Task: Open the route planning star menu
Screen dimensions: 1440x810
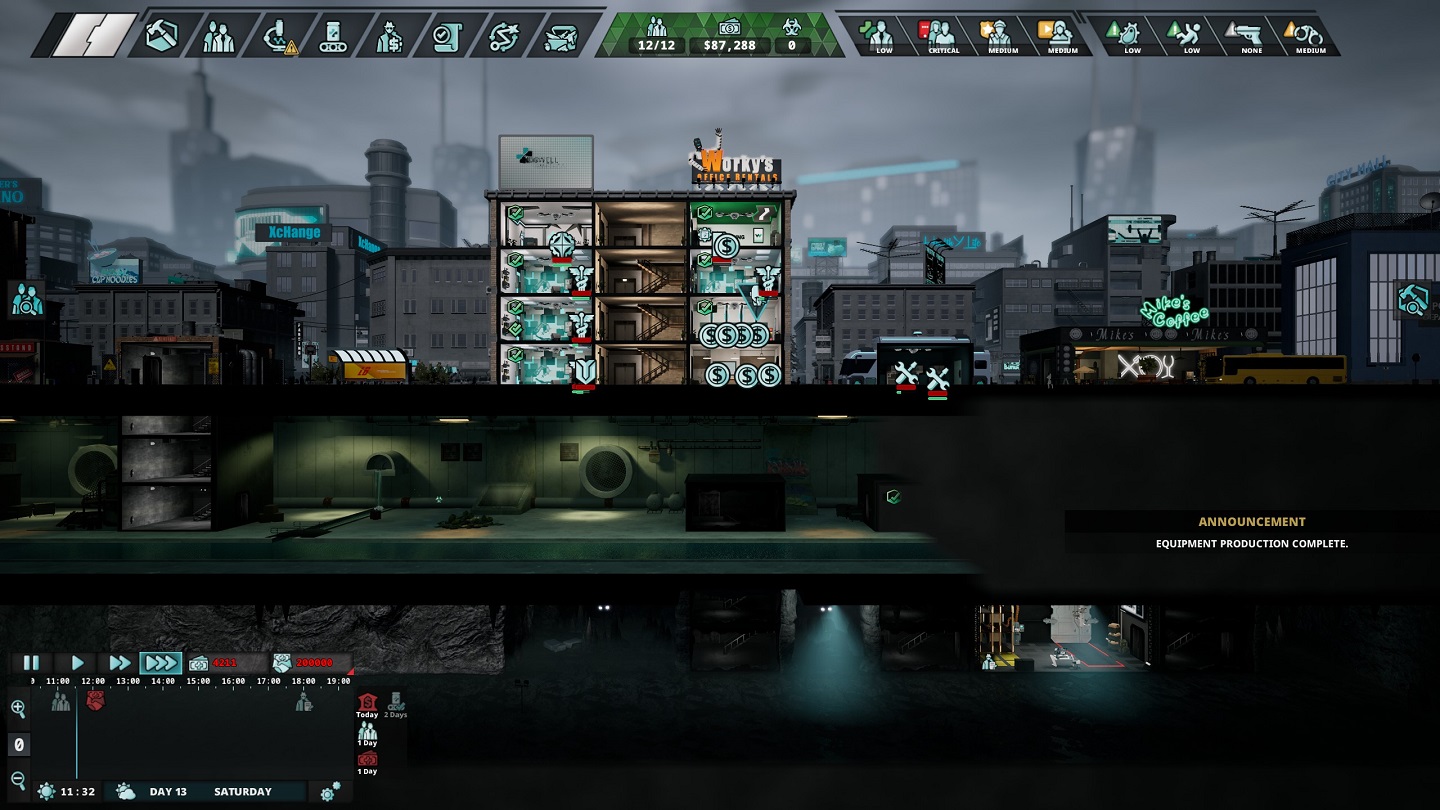Action: coord(503,36)
